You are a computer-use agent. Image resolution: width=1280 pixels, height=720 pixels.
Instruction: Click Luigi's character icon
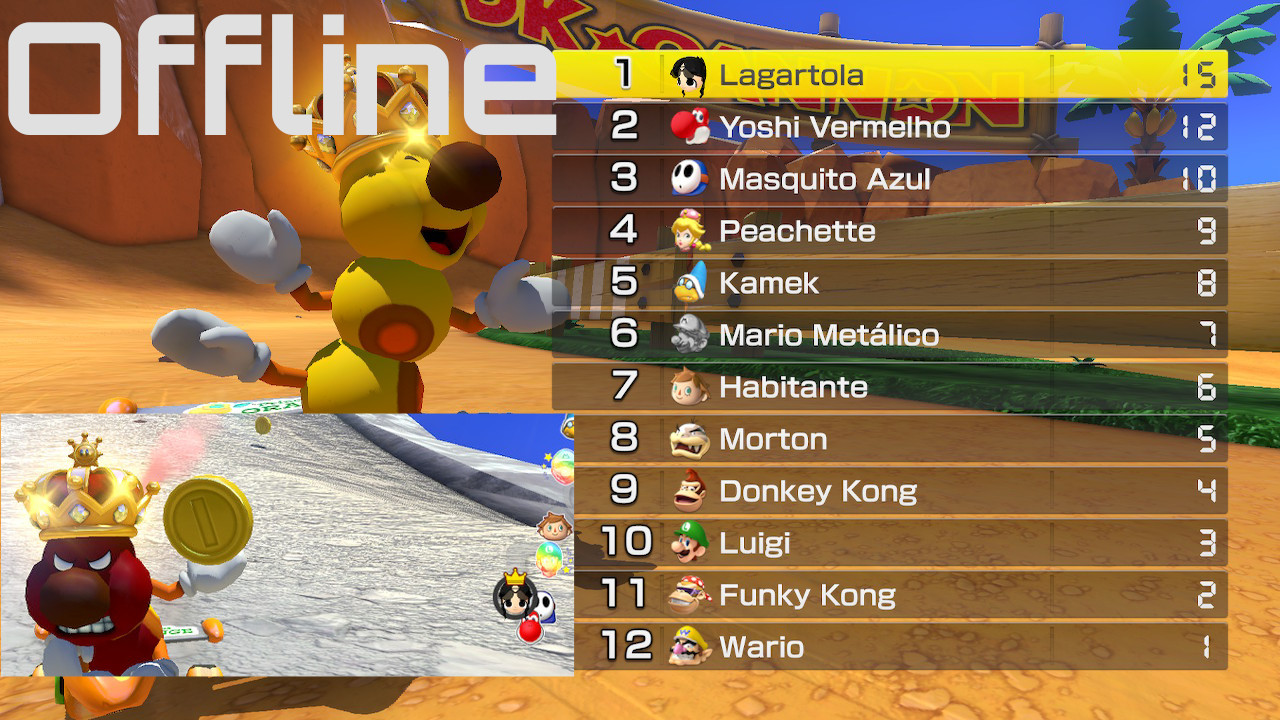(x=691, y=544)
